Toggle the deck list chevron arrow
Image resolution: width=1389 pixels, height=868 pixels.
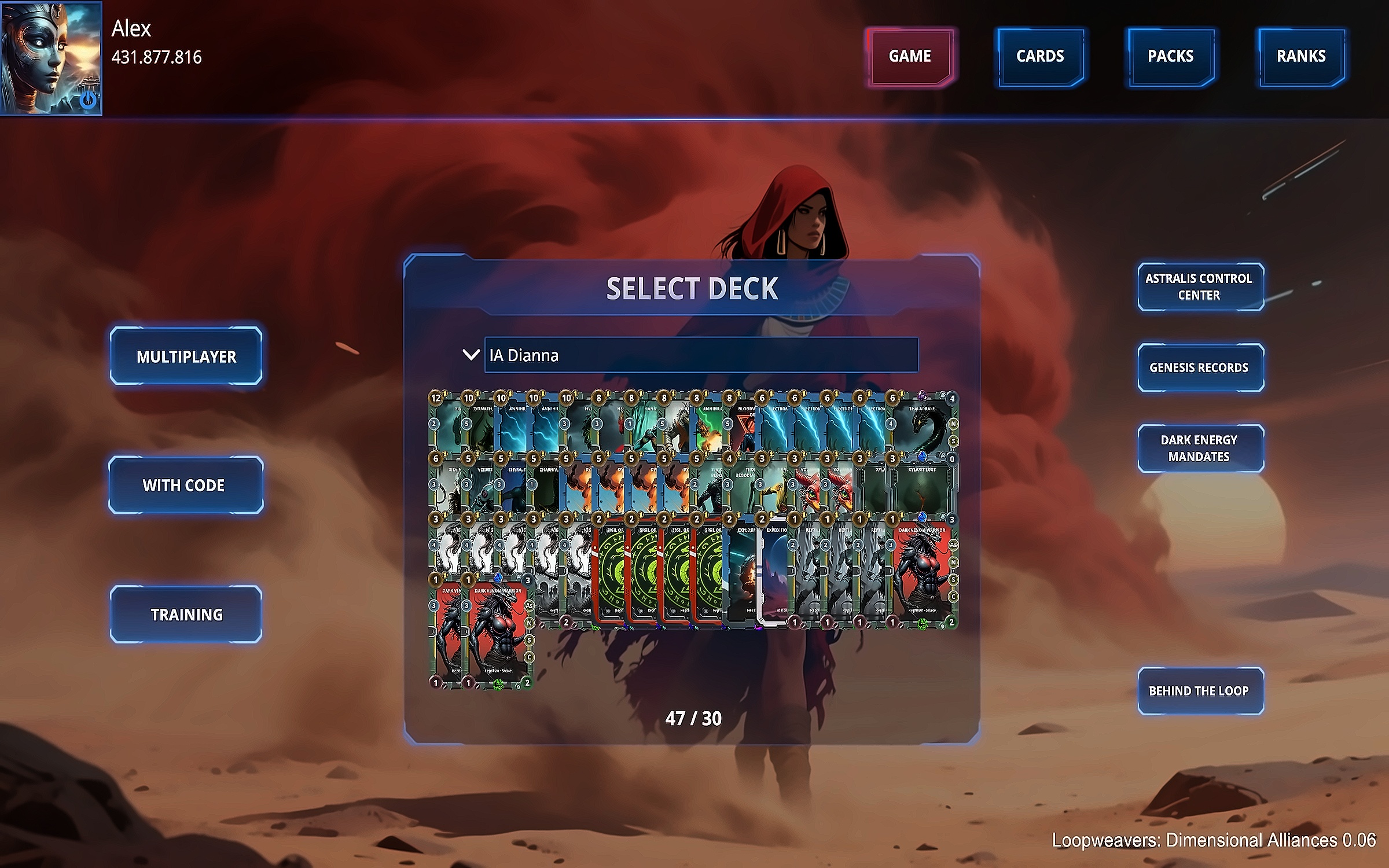[x=471, y=355]
